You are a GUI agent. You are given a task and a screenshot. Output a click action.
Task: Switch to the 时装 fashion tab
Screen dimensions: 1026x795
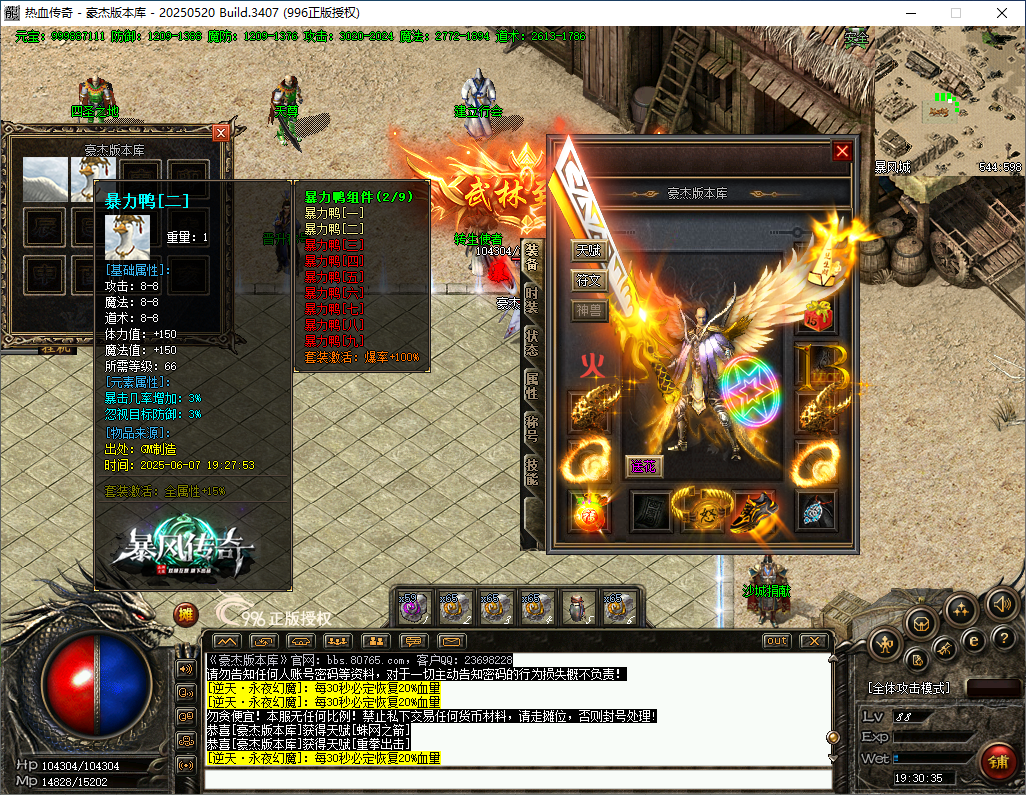point(532,298)
